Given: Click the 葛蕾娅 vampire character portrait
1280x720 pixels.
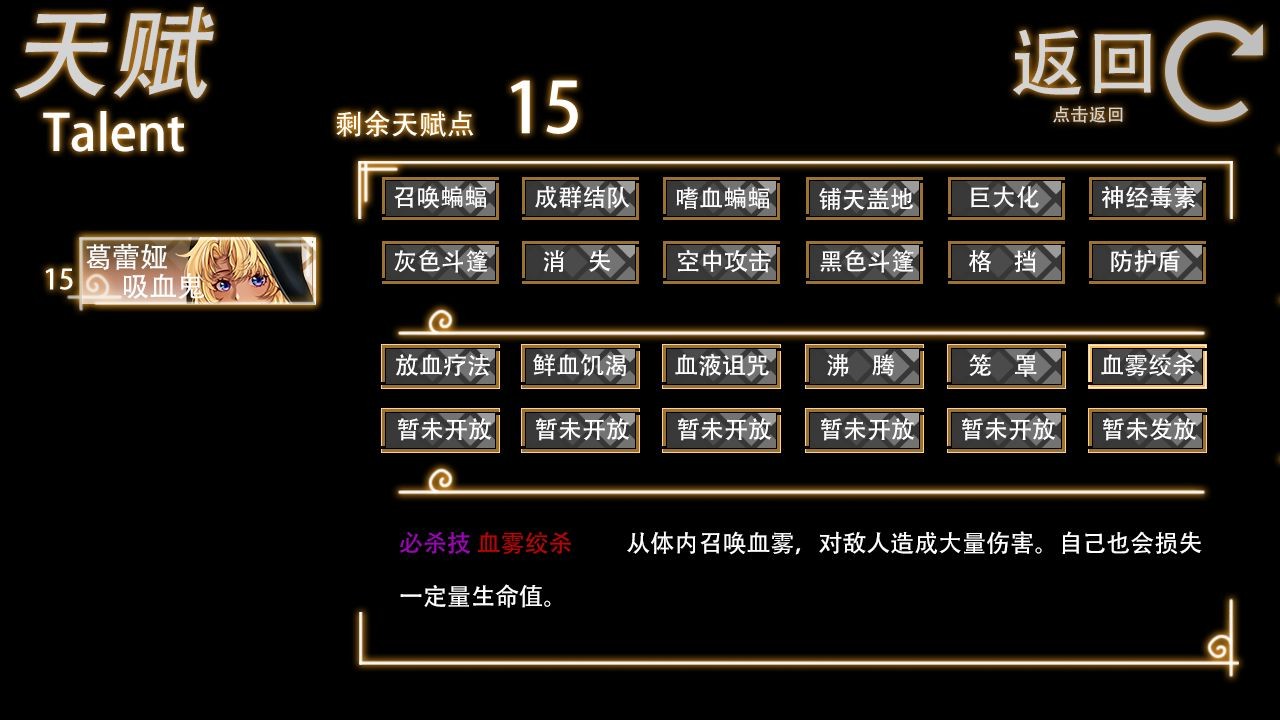Looking at the screenshot, I should (x=197, y=271).
